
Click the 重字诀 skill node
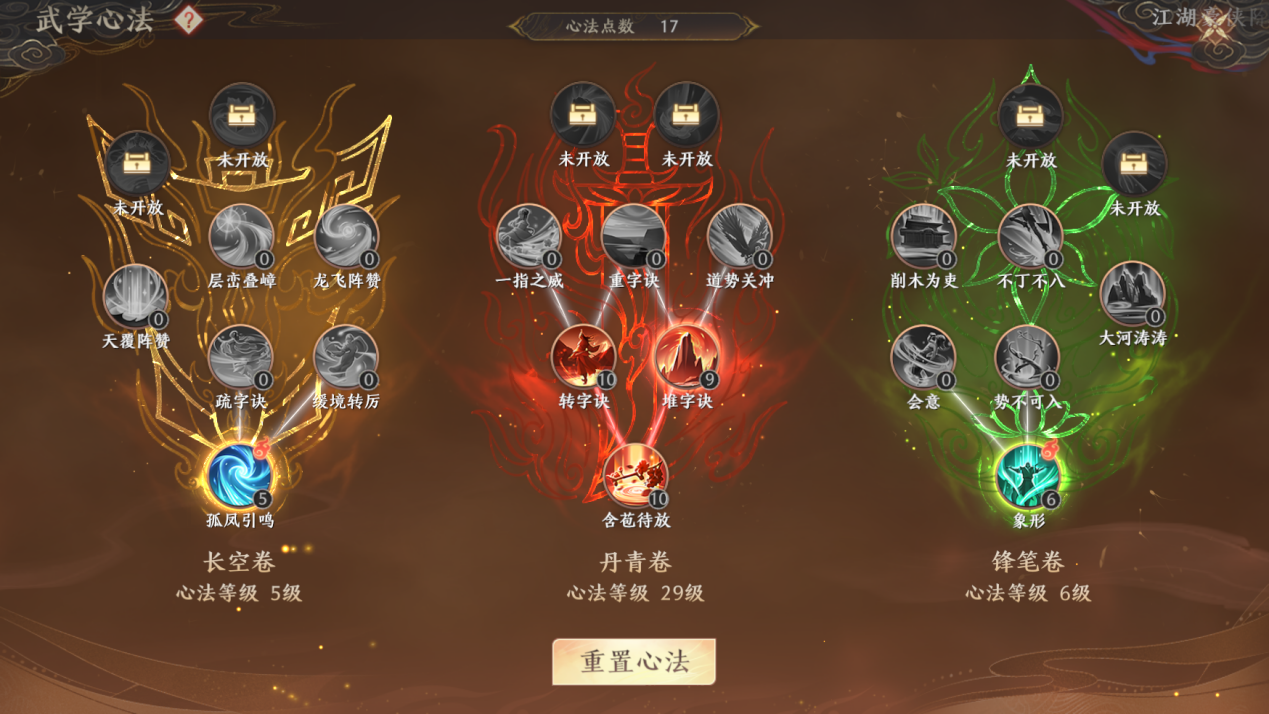634,237
